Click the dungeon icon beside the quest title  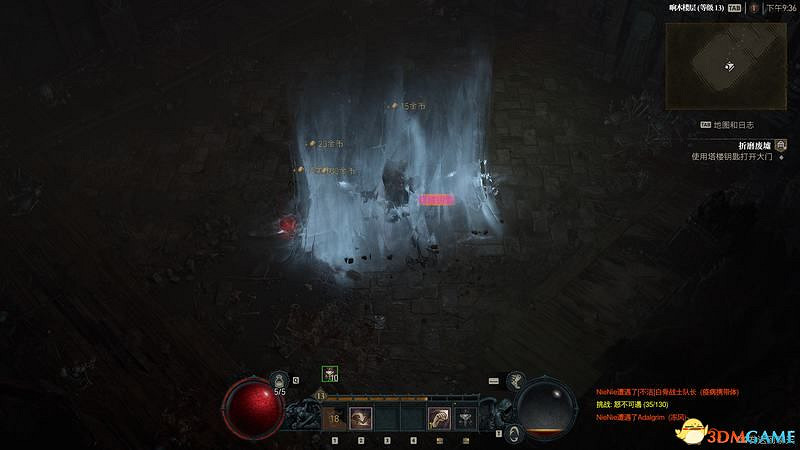click(x=780, y=144)
